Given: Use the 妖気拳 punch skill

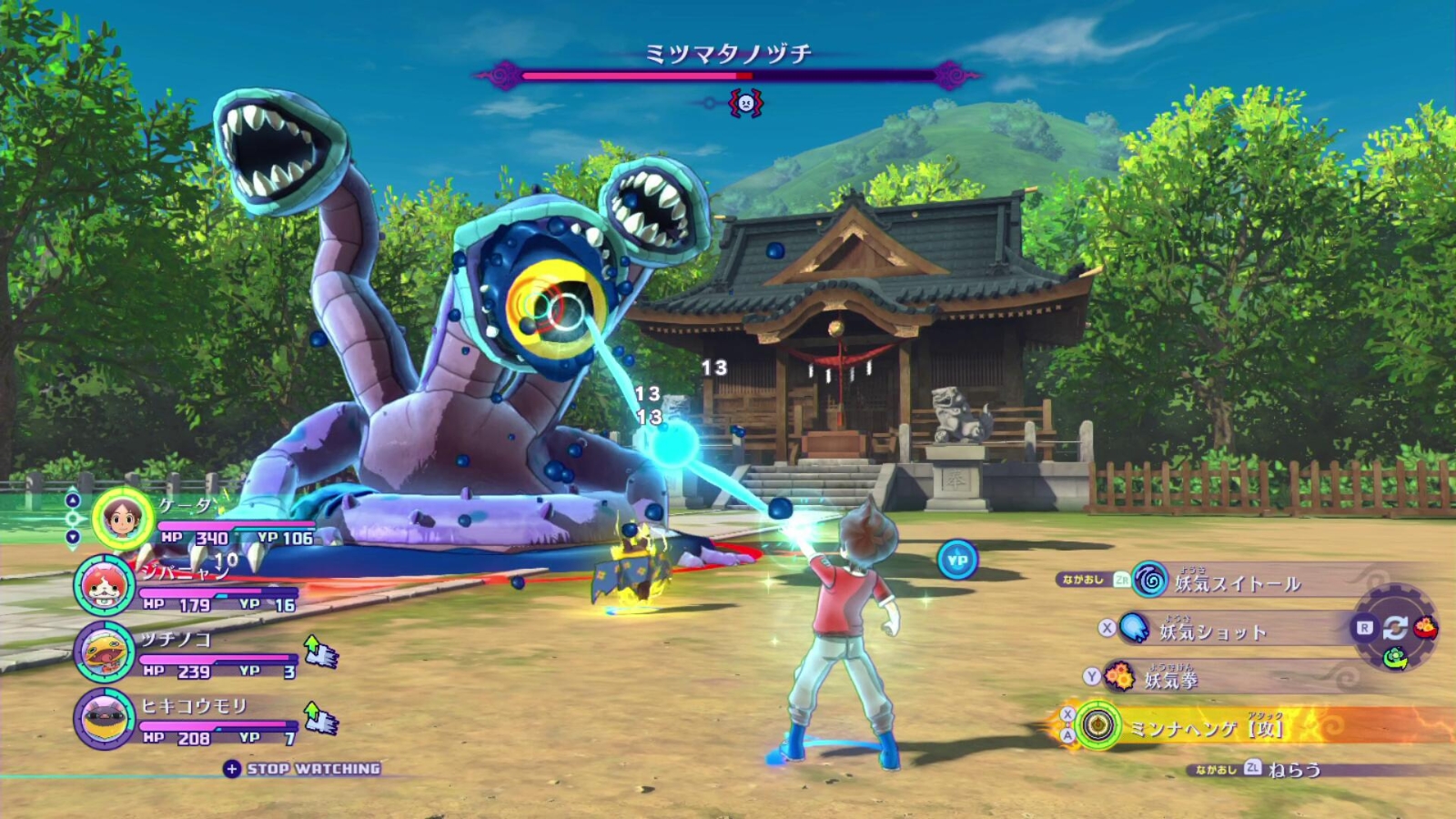Looking at the screenshot, I should click(1170, 679).
